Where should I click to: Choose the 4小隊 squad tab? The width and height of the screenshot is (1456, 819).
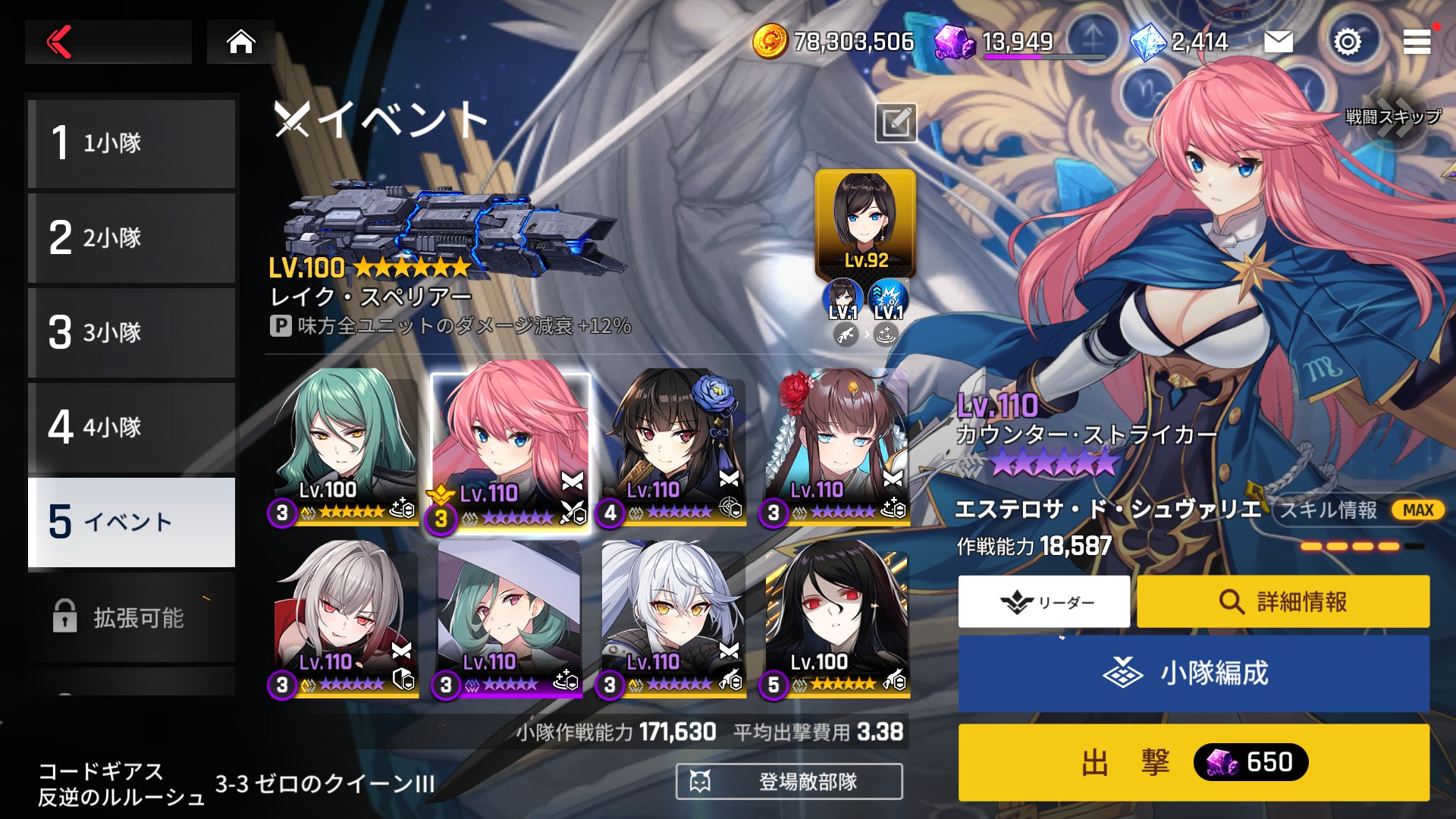pos(132,428)
